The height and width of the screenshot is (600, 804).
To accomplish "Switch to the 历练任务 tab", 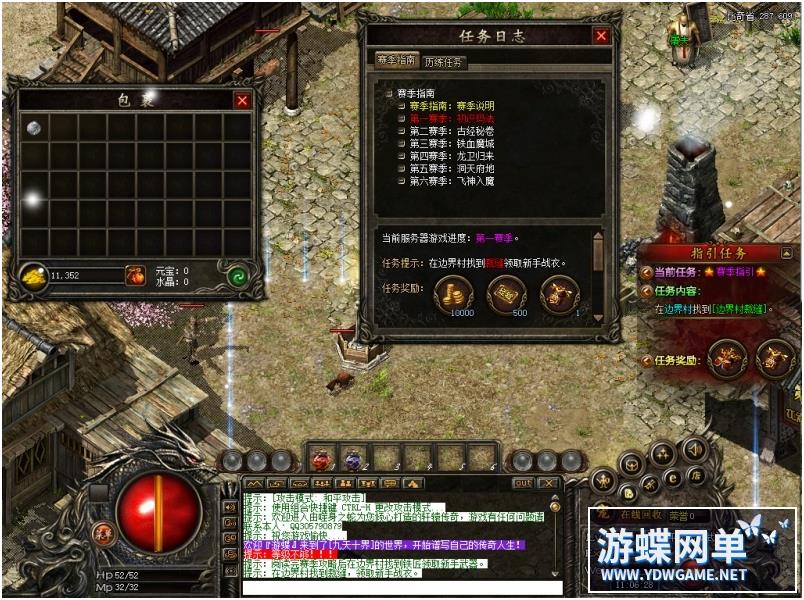I will pyautogui.click(x=444, y=62).
